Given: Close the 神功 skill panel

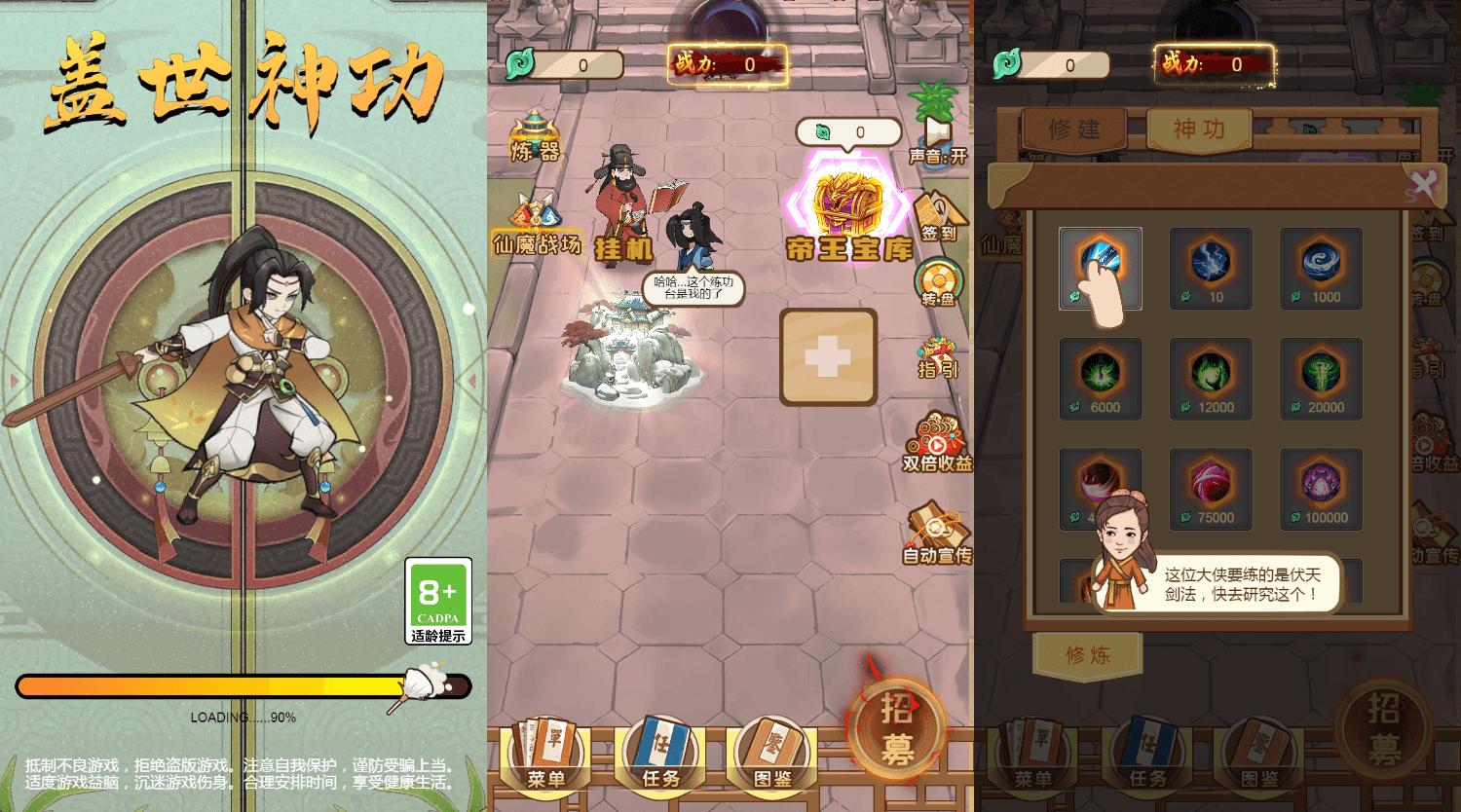Looking at the screenshot, I should coord(1424,180).
